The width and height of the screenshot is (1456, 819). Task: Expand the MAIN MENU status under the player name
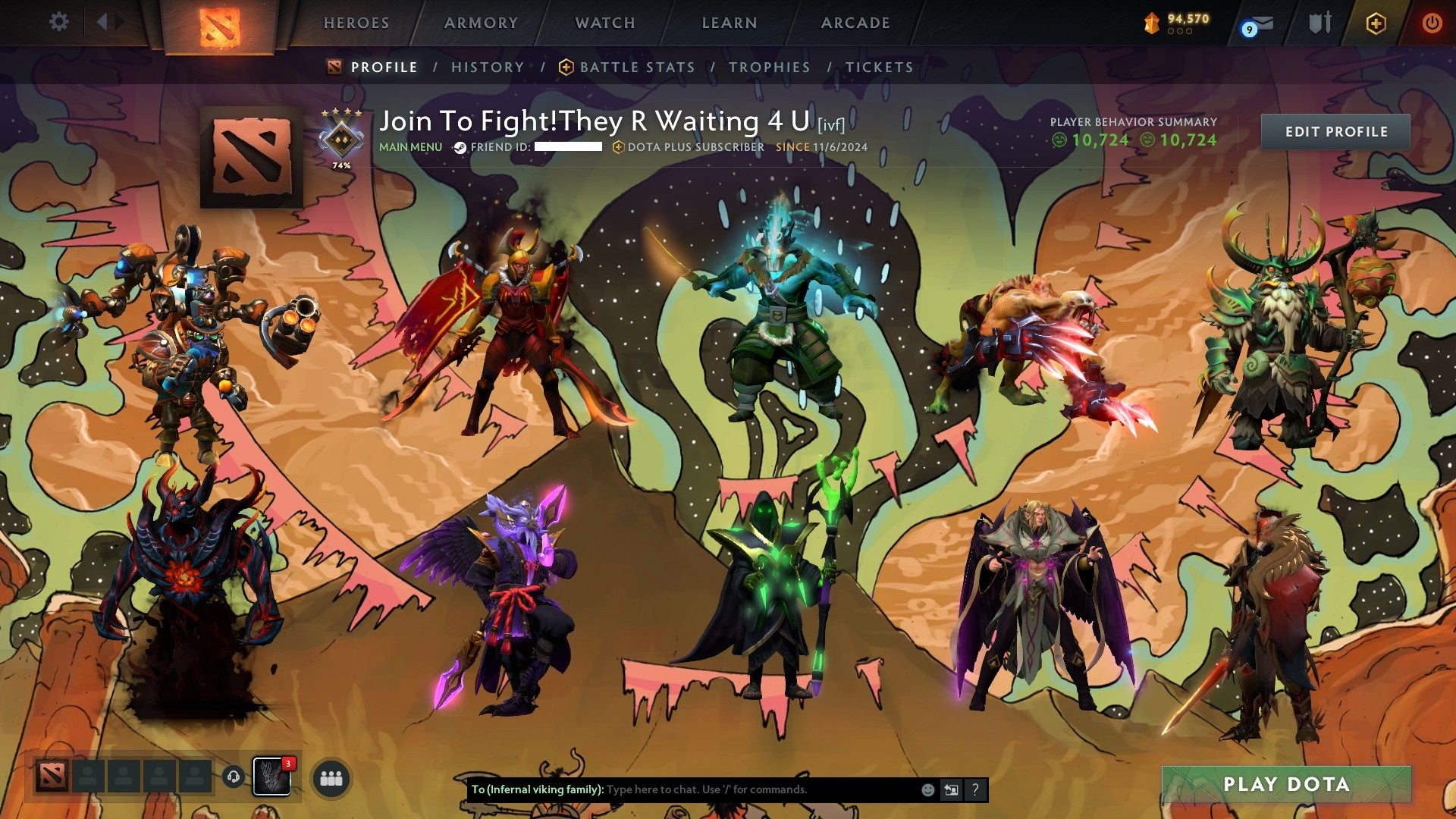coord(411,147)
